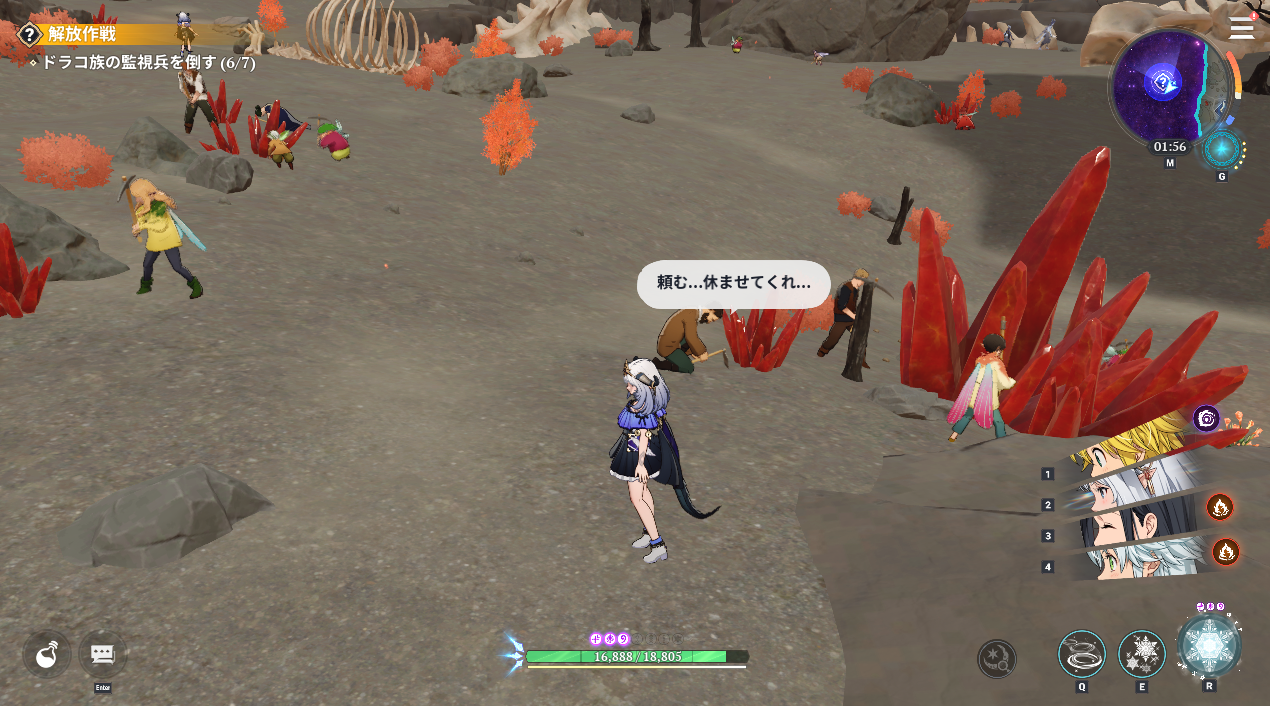Activate the triple snowflake skill
The width and height of the screenshot is (1270, 706).
pos(1141,654)
